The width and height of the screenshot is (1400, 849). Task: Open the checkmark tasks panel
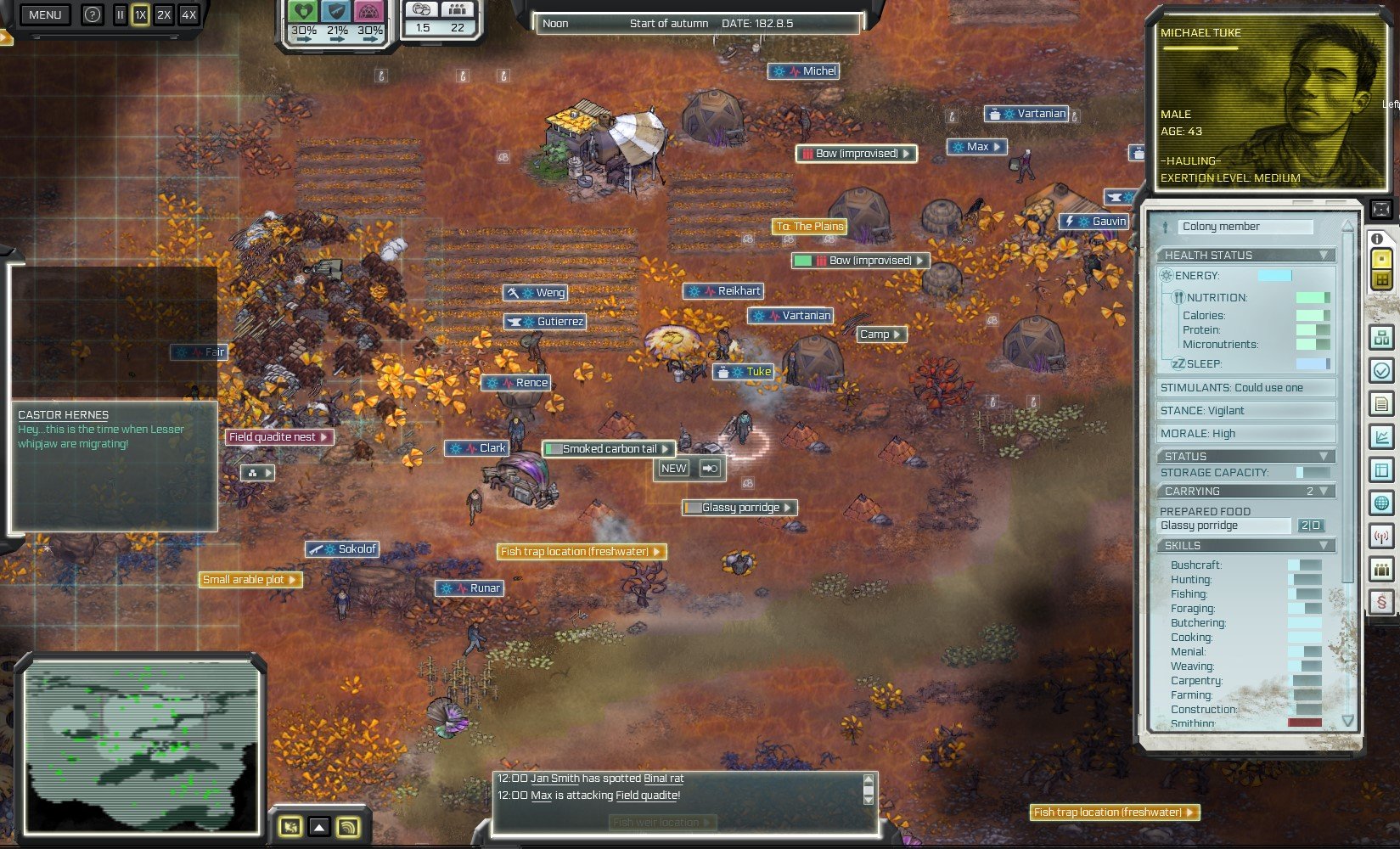[1381, 371]
